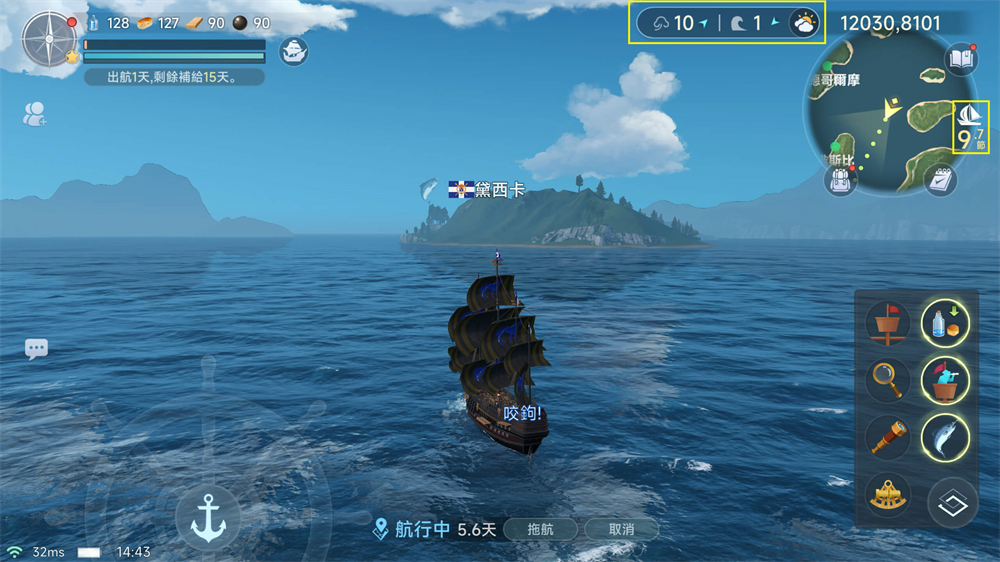Reel in the swordfish fishing icon
This screenshot has width=1000, height=562.
945,437
